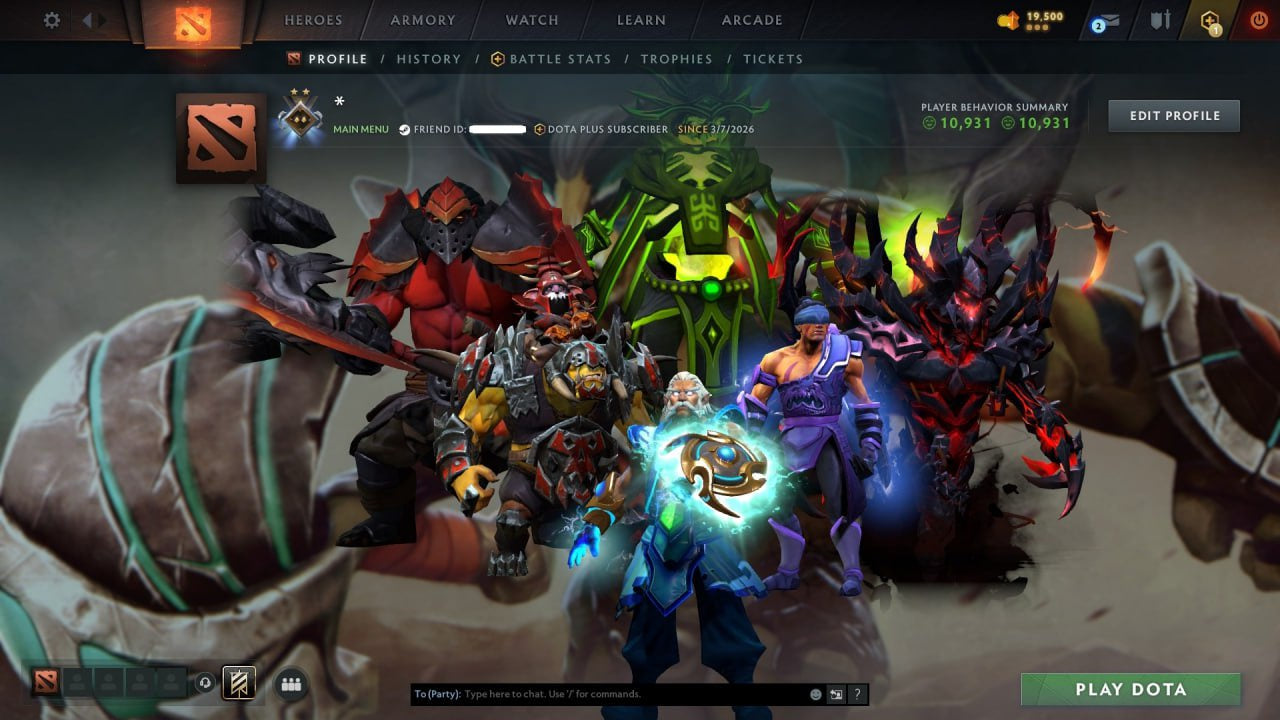The height and width of the screenshot is (720, 1280).
Task: Open the friends list icon
Action: [291, 684]
